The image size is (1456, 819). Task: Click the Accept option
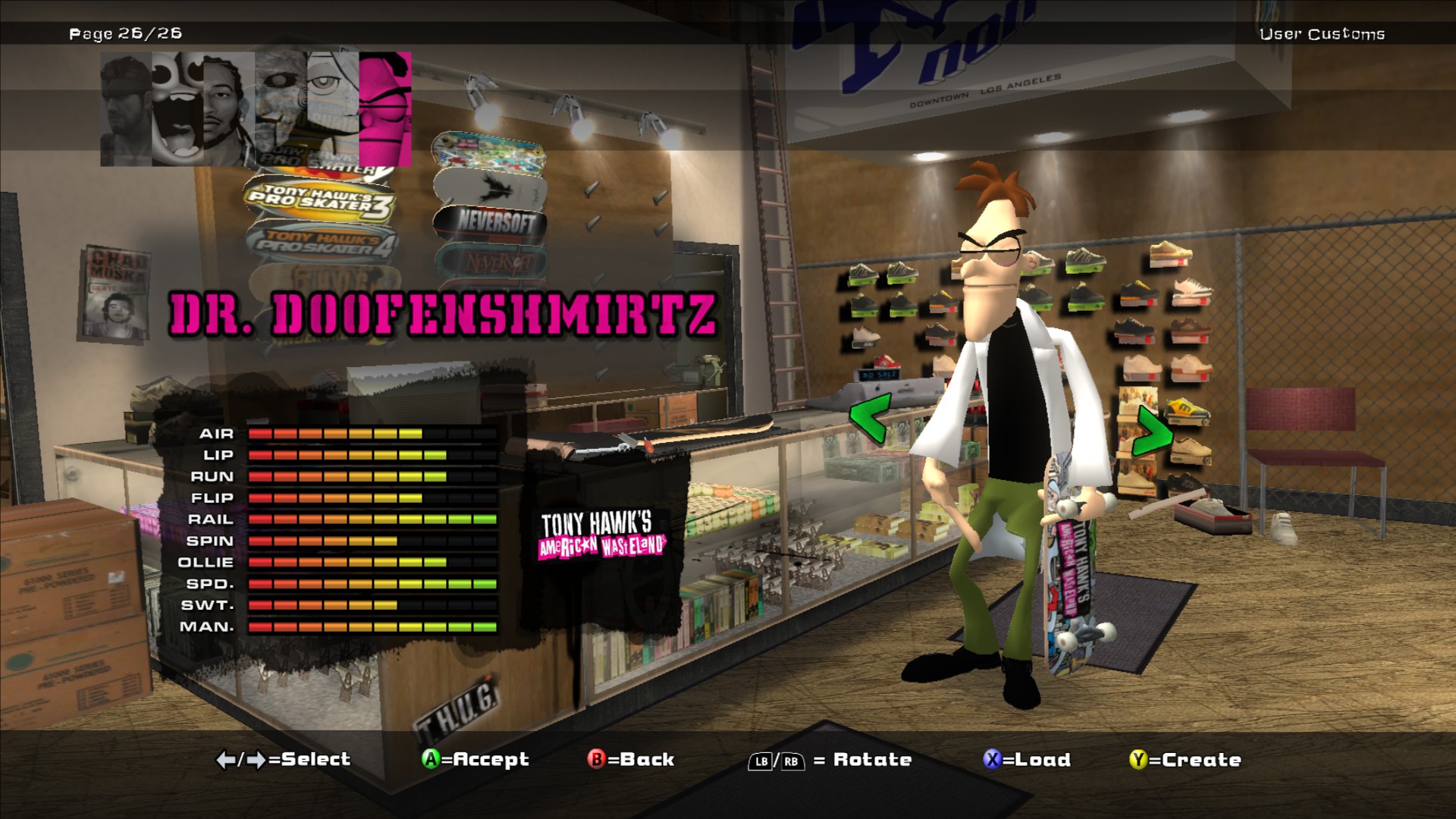tap(475, 759)
